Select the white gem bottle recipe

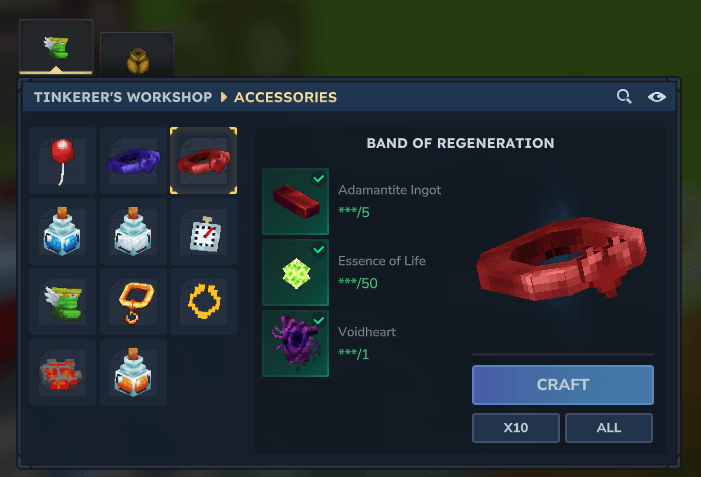tap(133, 231)
